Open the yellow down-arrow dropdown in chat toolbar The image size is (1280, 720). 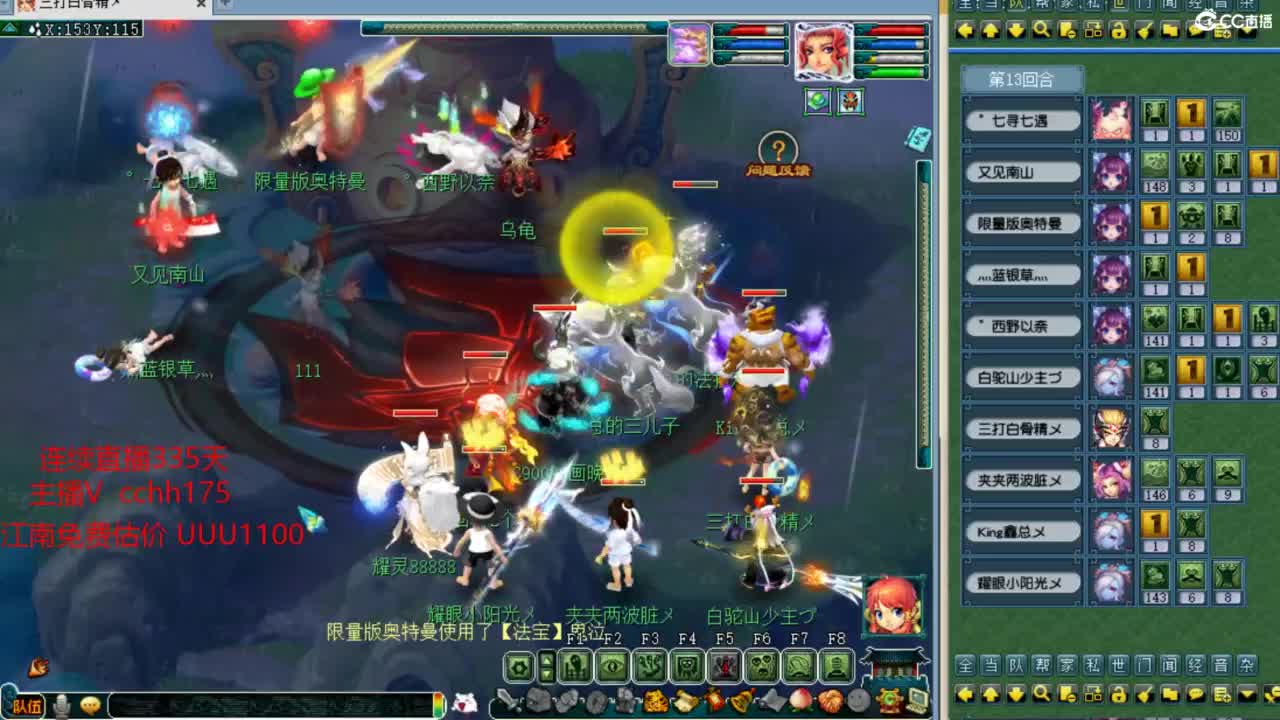coord(1246,695)
